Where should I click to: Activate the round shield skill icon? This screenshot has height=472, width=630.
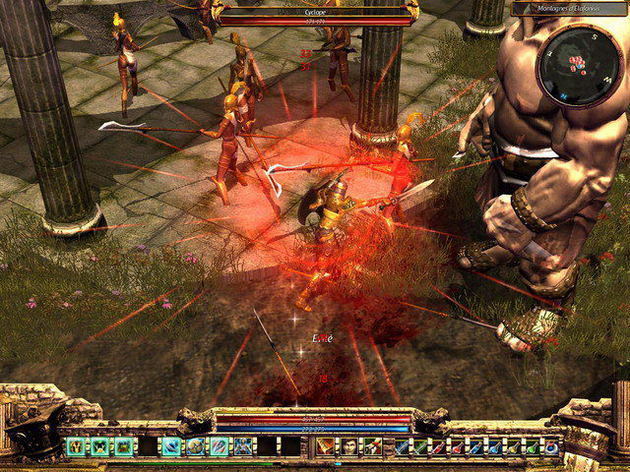pos(195,446)
